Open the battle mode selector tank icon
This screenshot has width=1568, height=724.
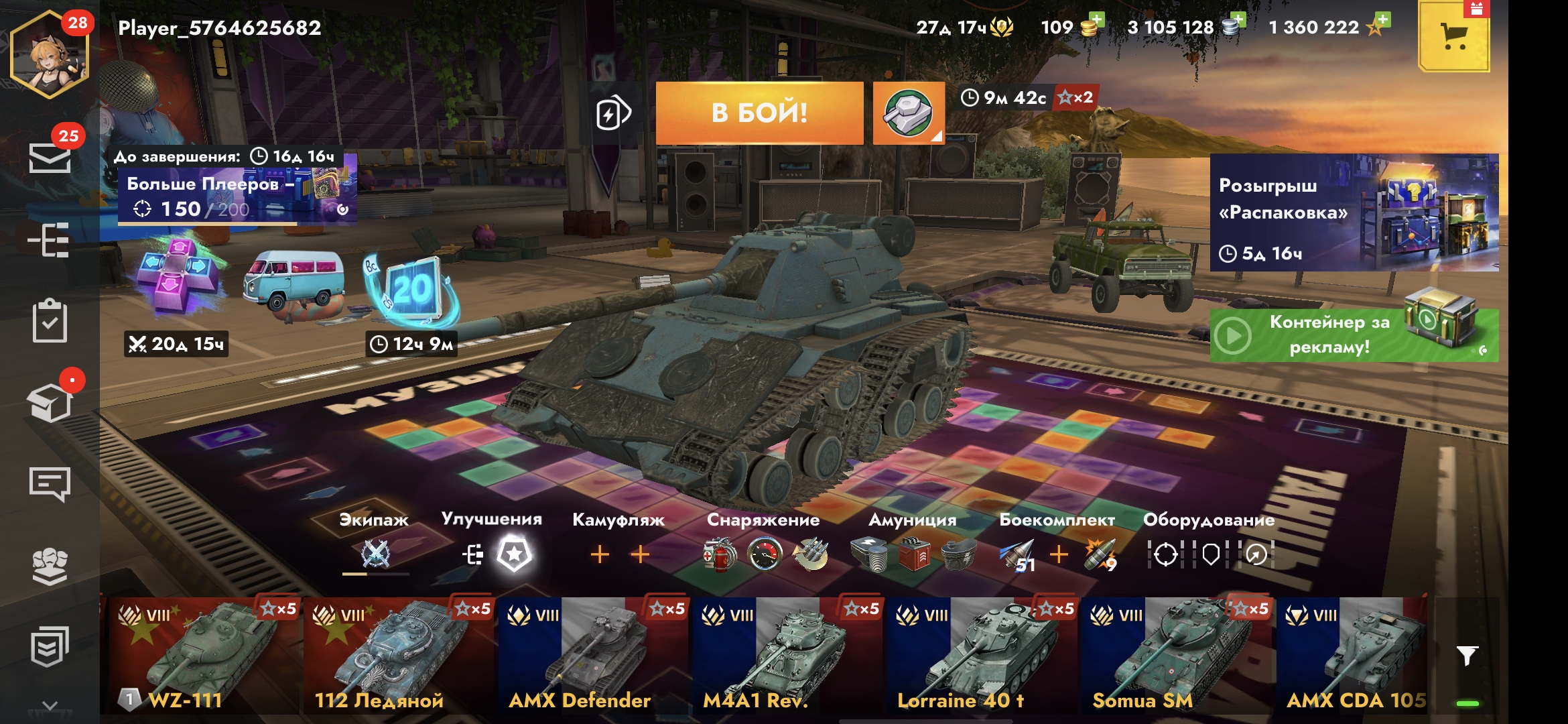pyautogui.click(x=908, y=113)
